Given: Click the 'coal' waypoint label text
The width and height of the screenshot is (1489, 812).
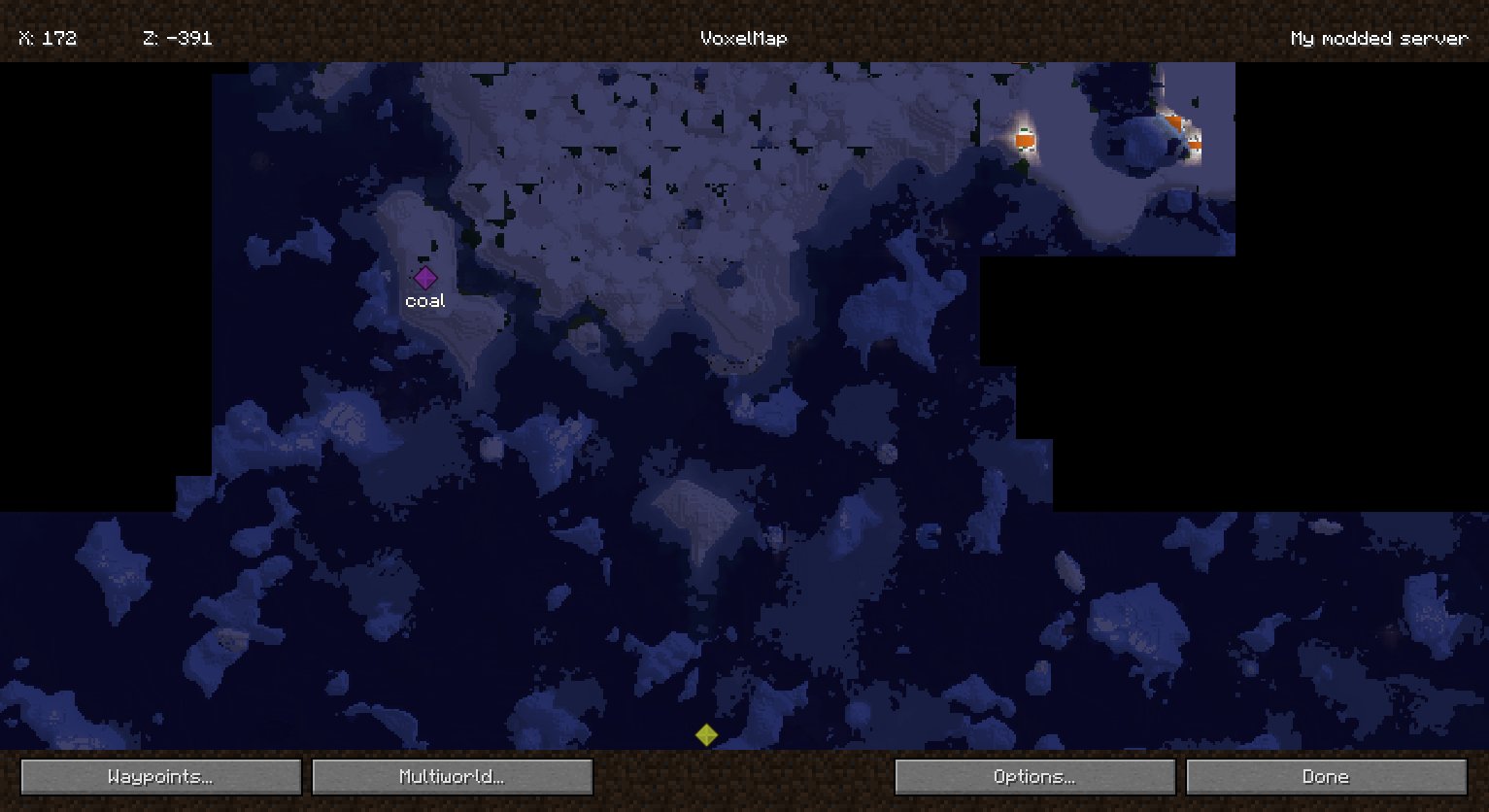Looking at the screenshot, I should (424, 300).
